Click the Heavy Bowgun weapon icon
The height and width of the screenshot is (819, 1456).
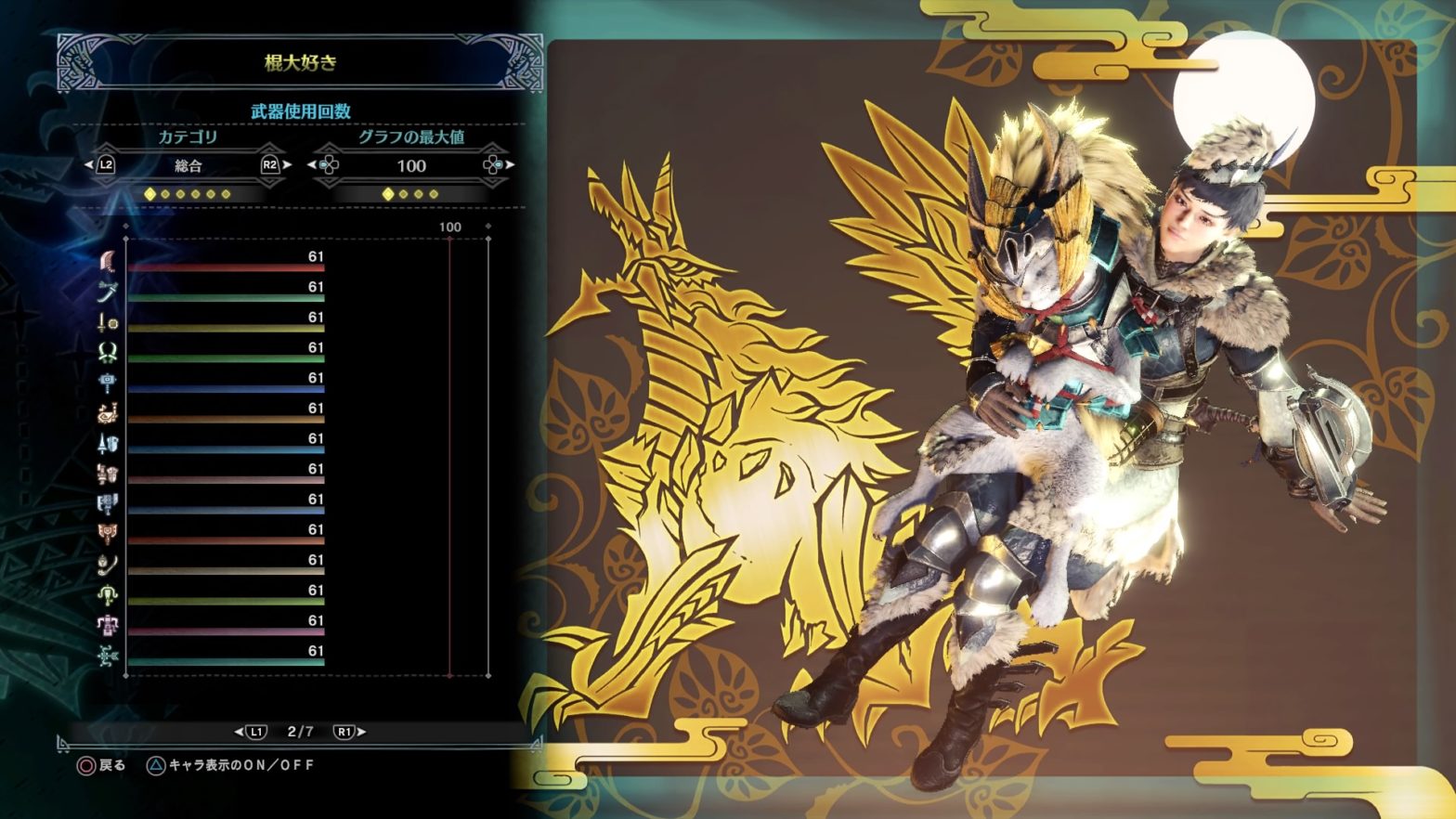[x=108, y=626]
